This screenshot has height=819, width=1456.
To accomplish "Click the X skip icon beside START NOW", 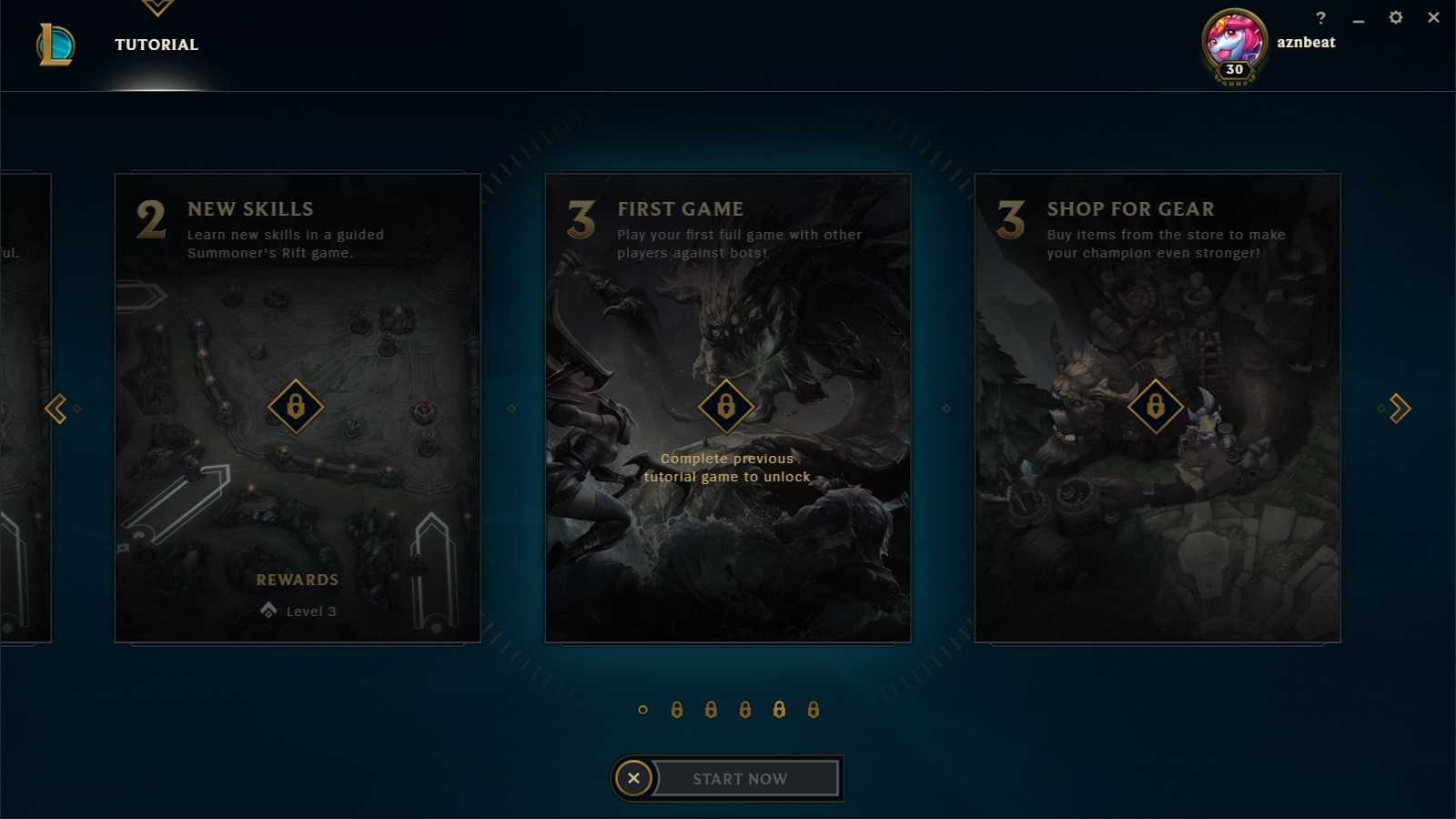I will tap(633, 778).
